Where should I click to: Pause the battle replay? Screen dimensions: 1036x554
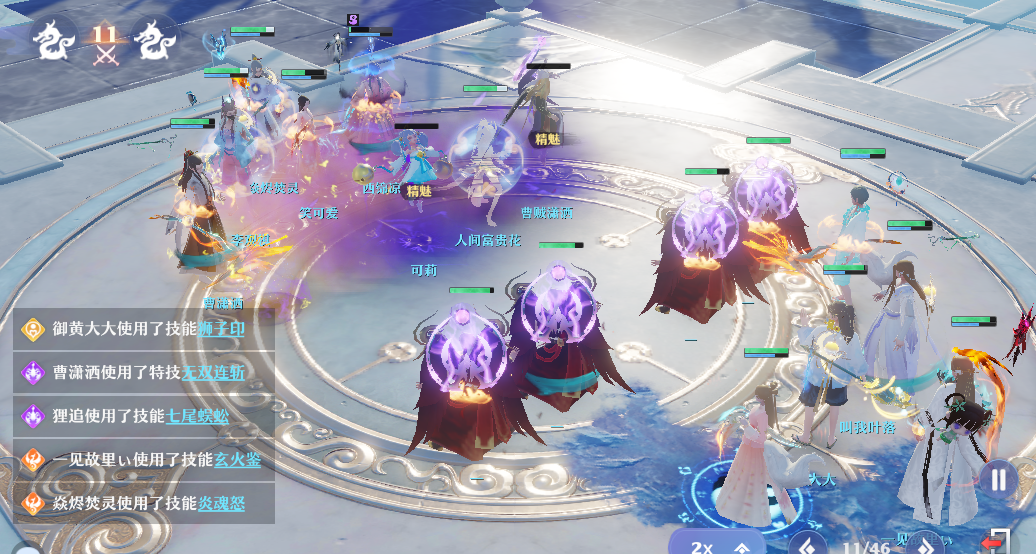pyautogui.click(x=998, y=479)
